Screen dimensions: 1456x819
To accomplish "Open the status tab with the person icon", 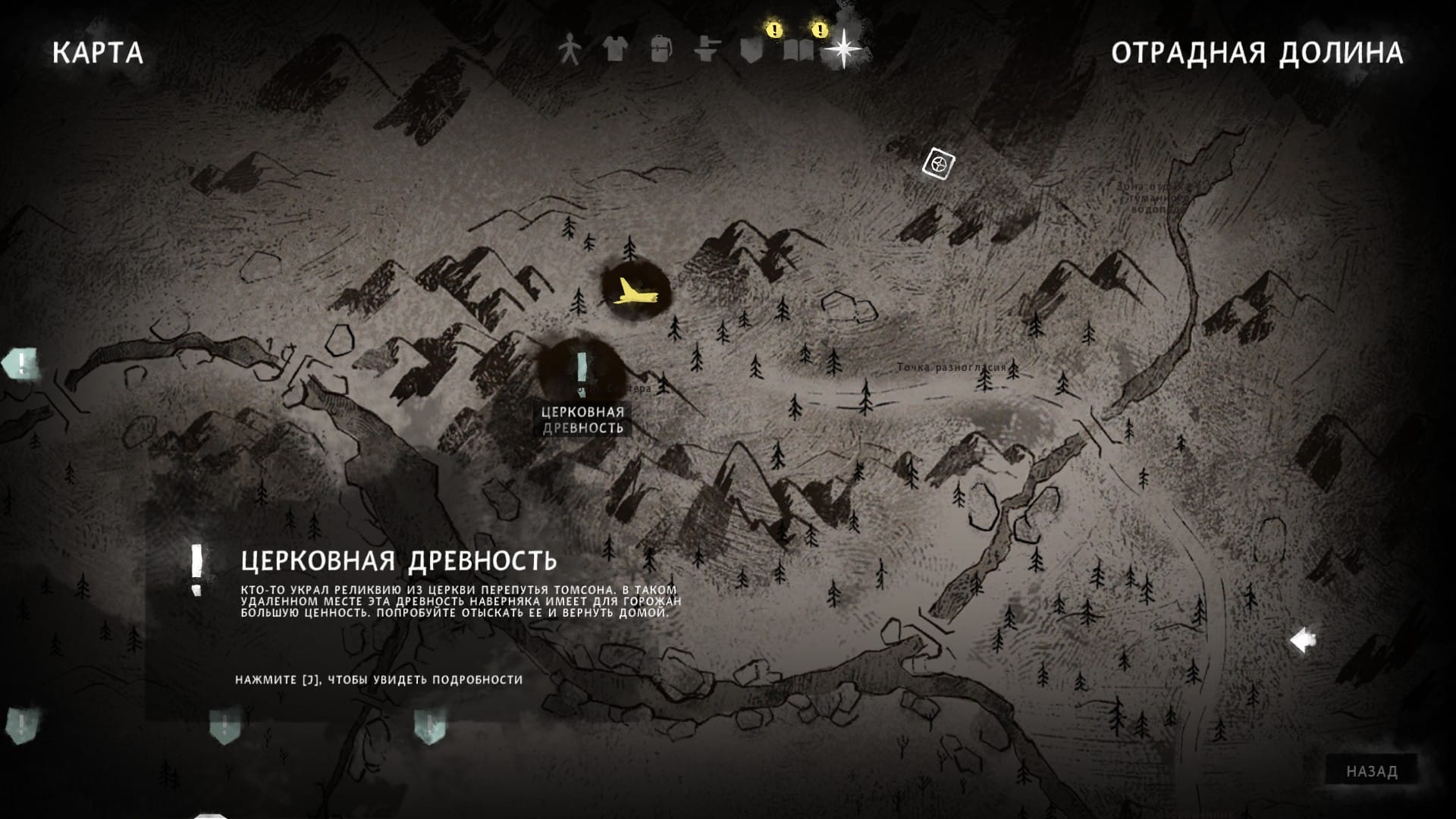I will point(569,49).
